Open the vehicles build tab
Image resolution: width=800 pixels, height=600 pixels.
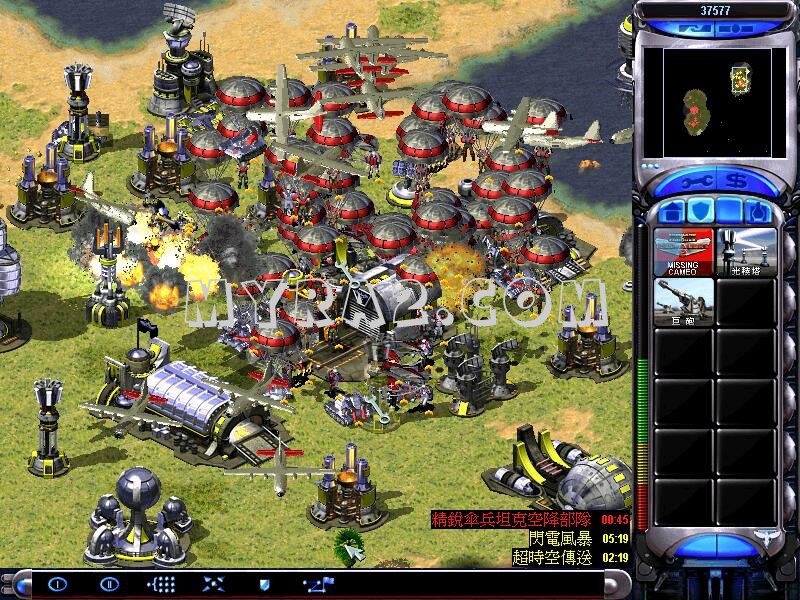(759, 211)
